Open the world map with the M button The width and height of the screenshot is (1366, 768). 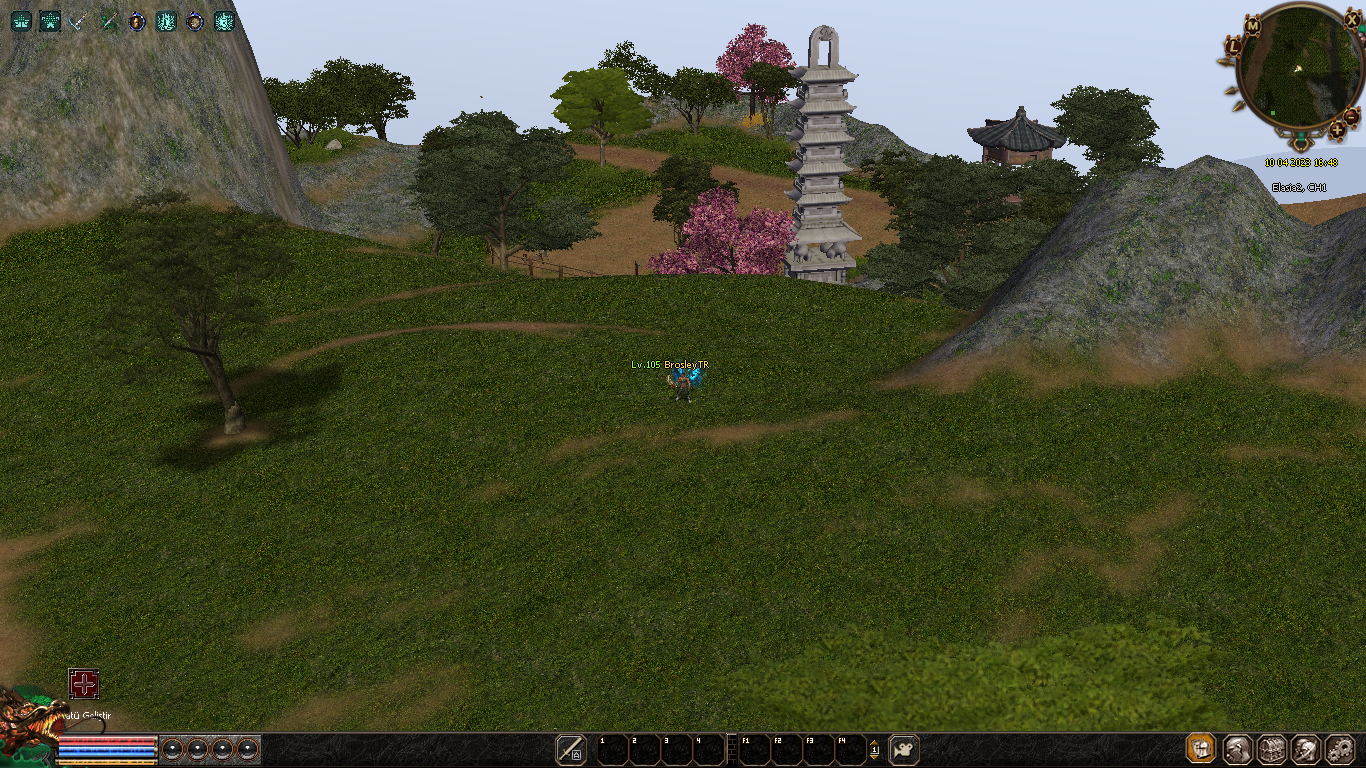pyautogui.click(x=1252, y=24)
